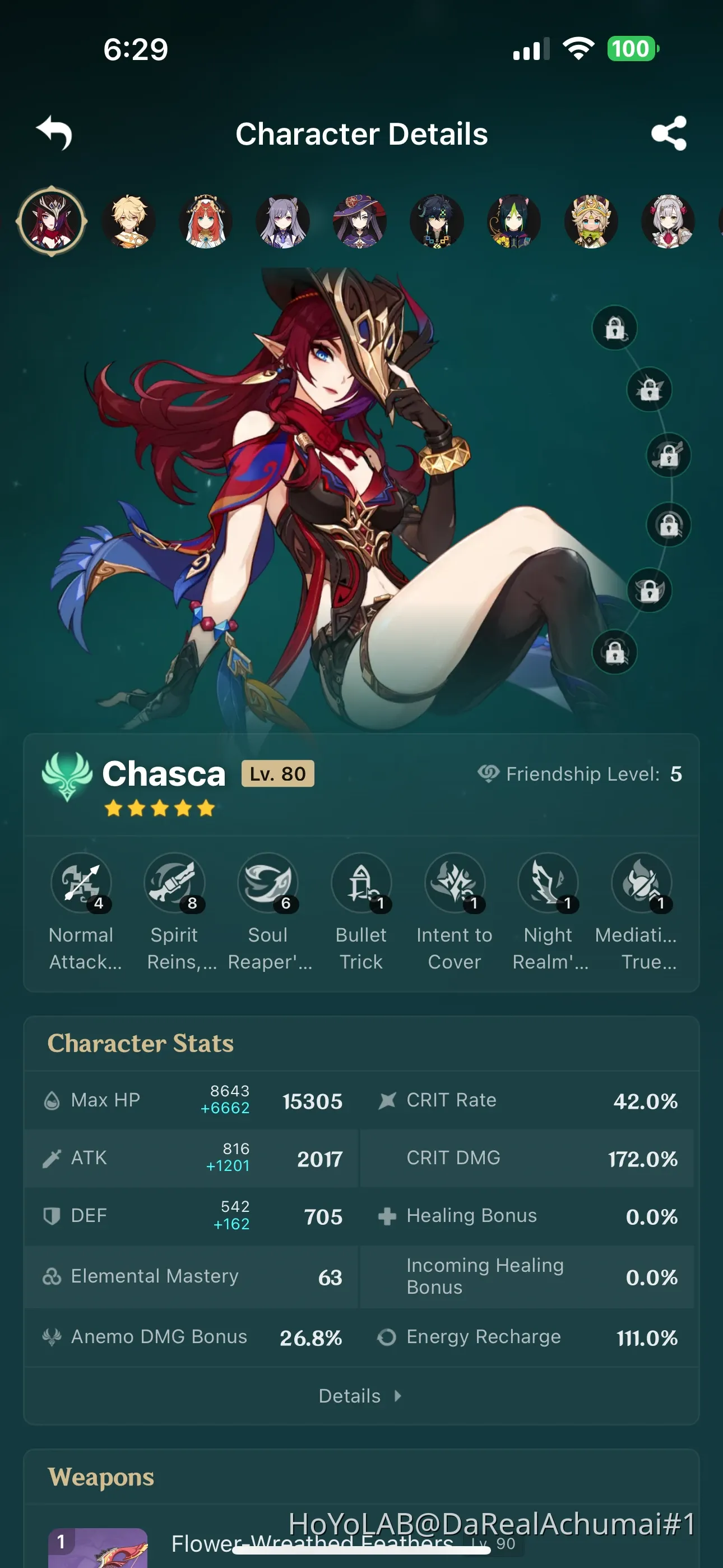This screenshot has width=723, height=1568.
Task: Switch to Keqing's character tab
Action: 282,222
